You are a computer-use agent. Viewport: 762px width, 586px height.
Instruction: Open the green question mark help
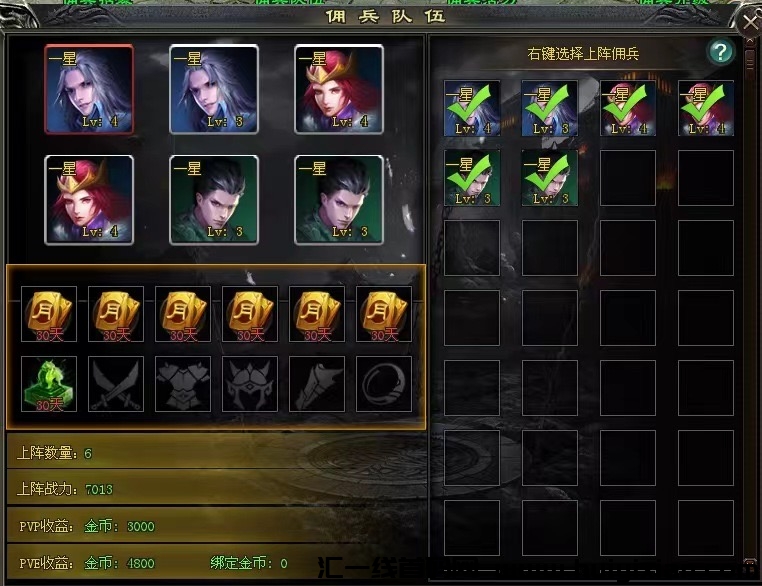pyautogui.click(x=720, y=52)
